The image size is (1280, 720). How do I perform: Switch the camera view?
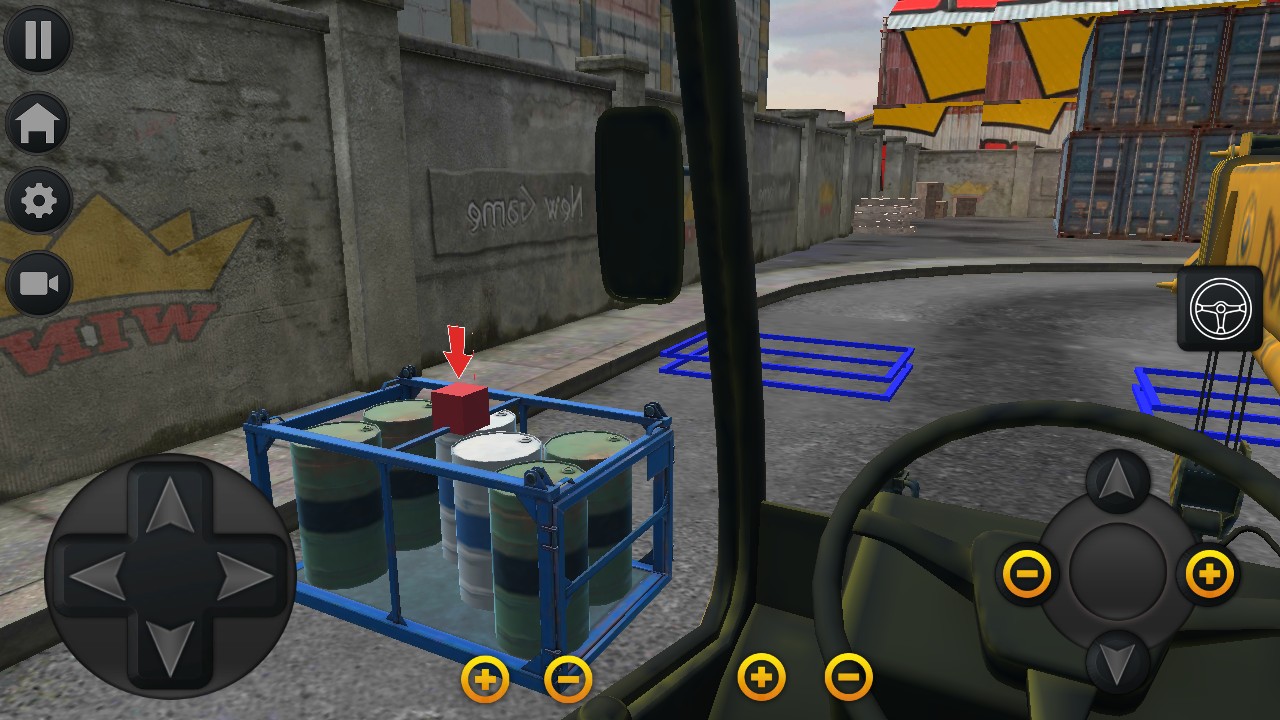[x=38, y=284]
